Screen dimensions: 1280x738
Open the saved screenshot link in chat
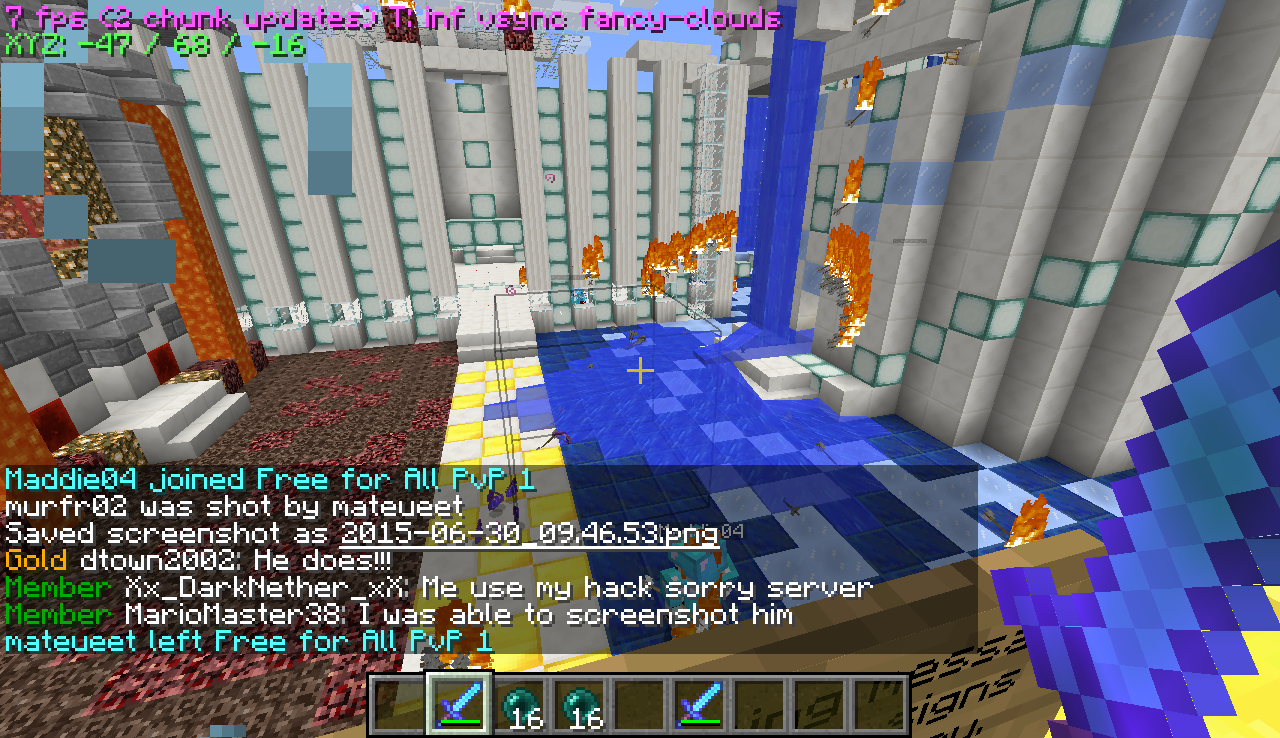tap(529, 533)
